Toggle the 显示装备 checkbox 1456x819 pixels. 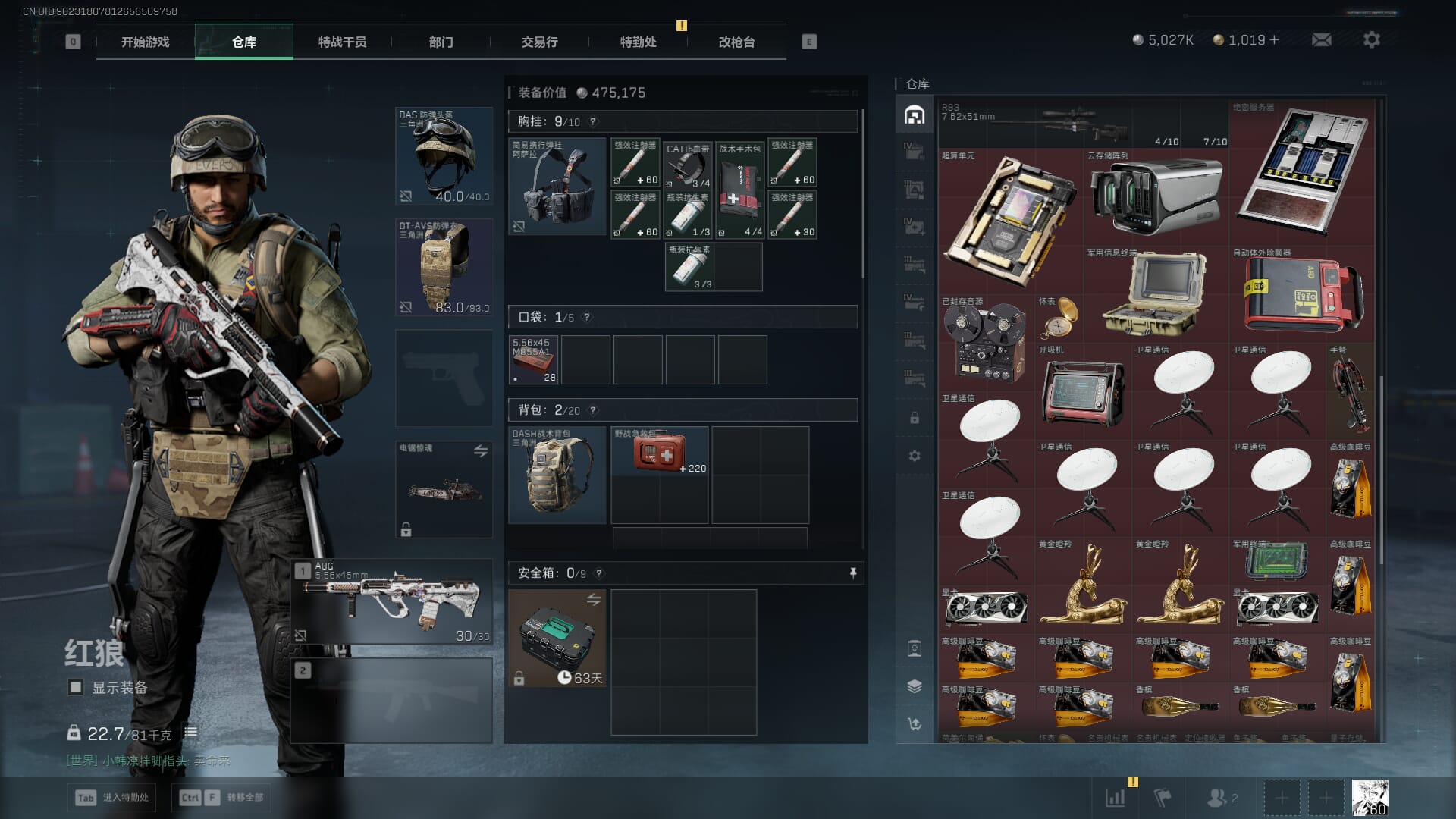pyautogui.click(x=76, y=687)
